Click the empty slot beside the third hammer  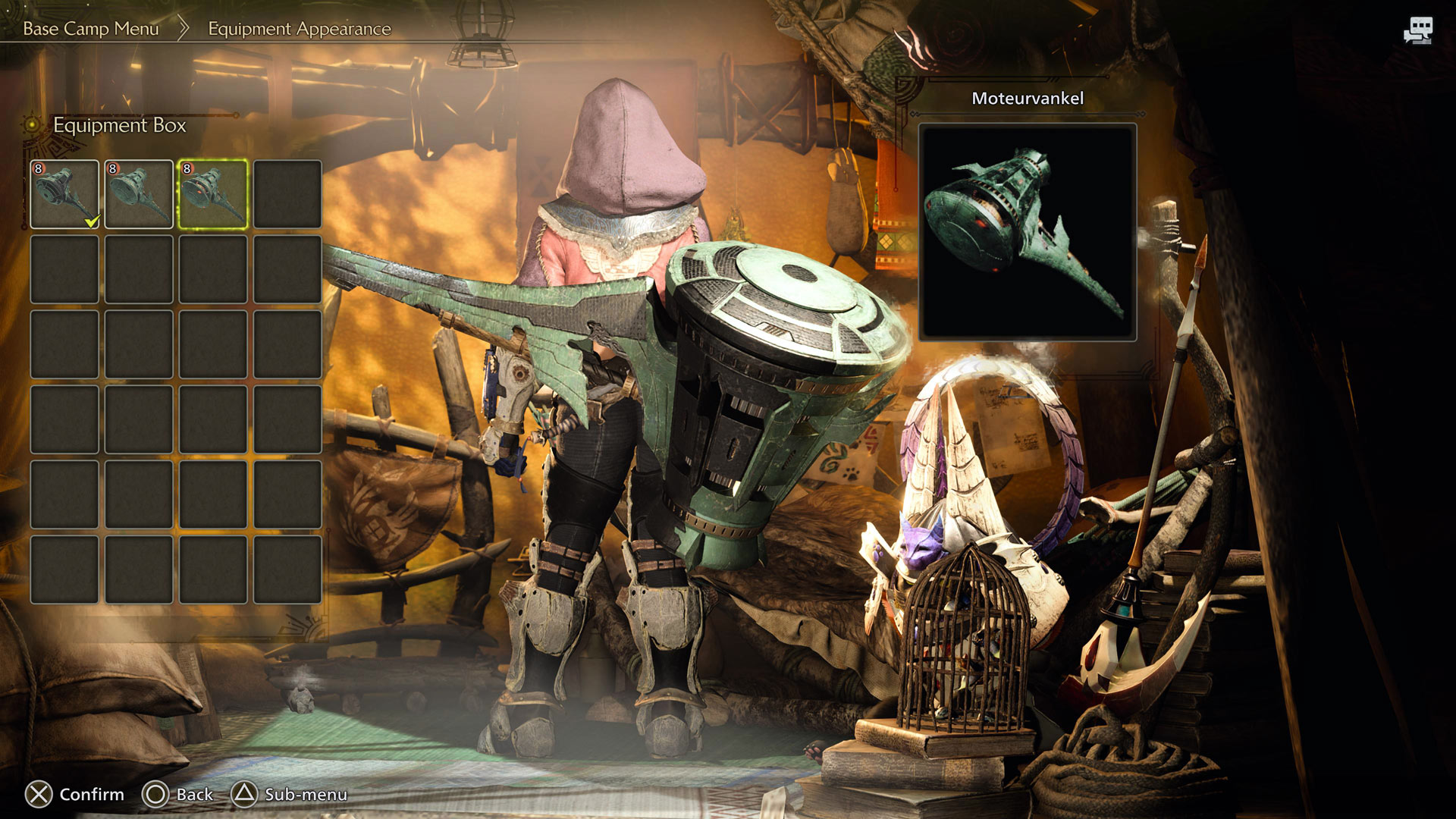coord(288,193)
